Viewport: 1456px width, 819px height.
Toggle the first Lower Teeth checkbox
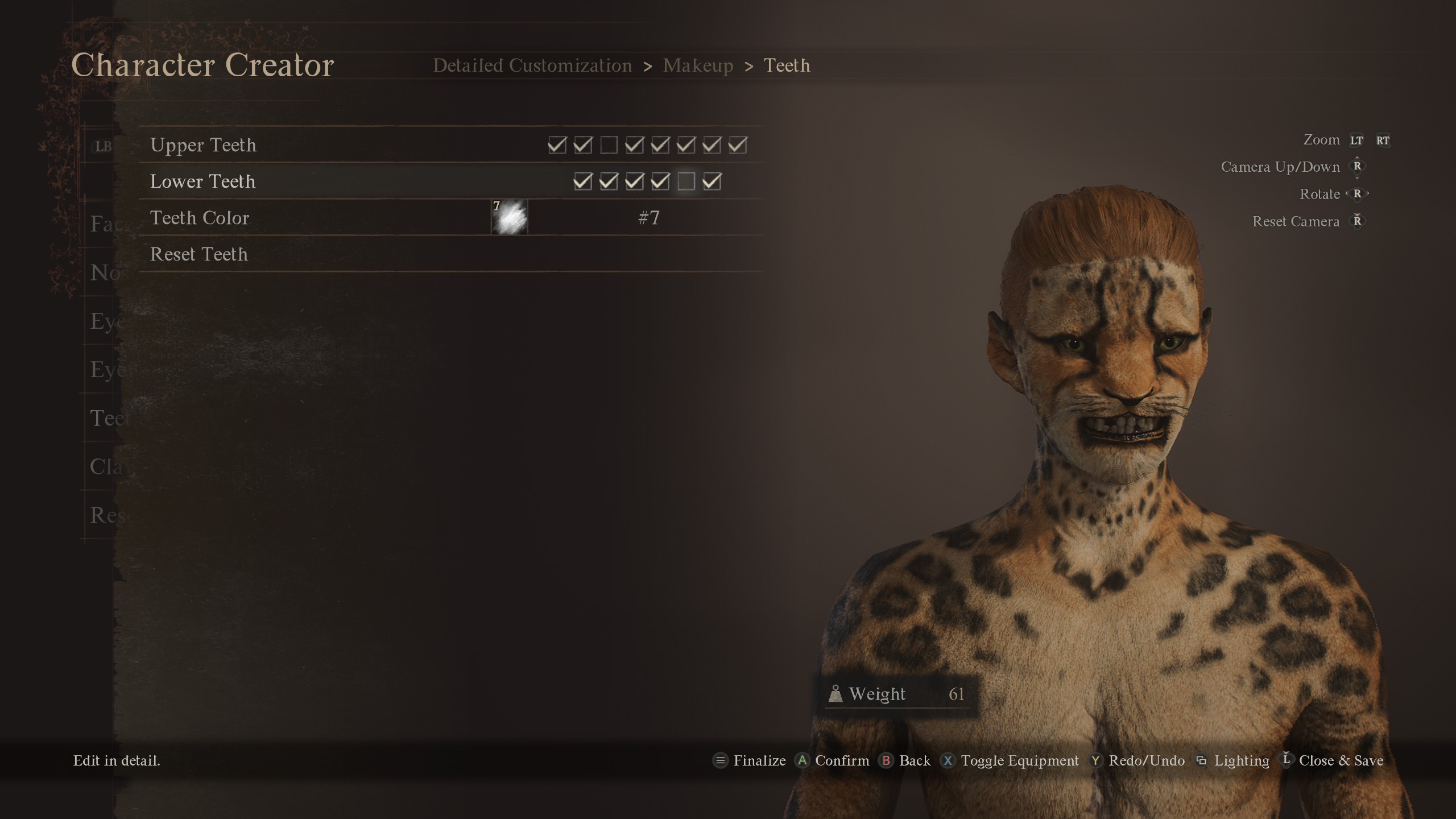(x=582, y=182)
